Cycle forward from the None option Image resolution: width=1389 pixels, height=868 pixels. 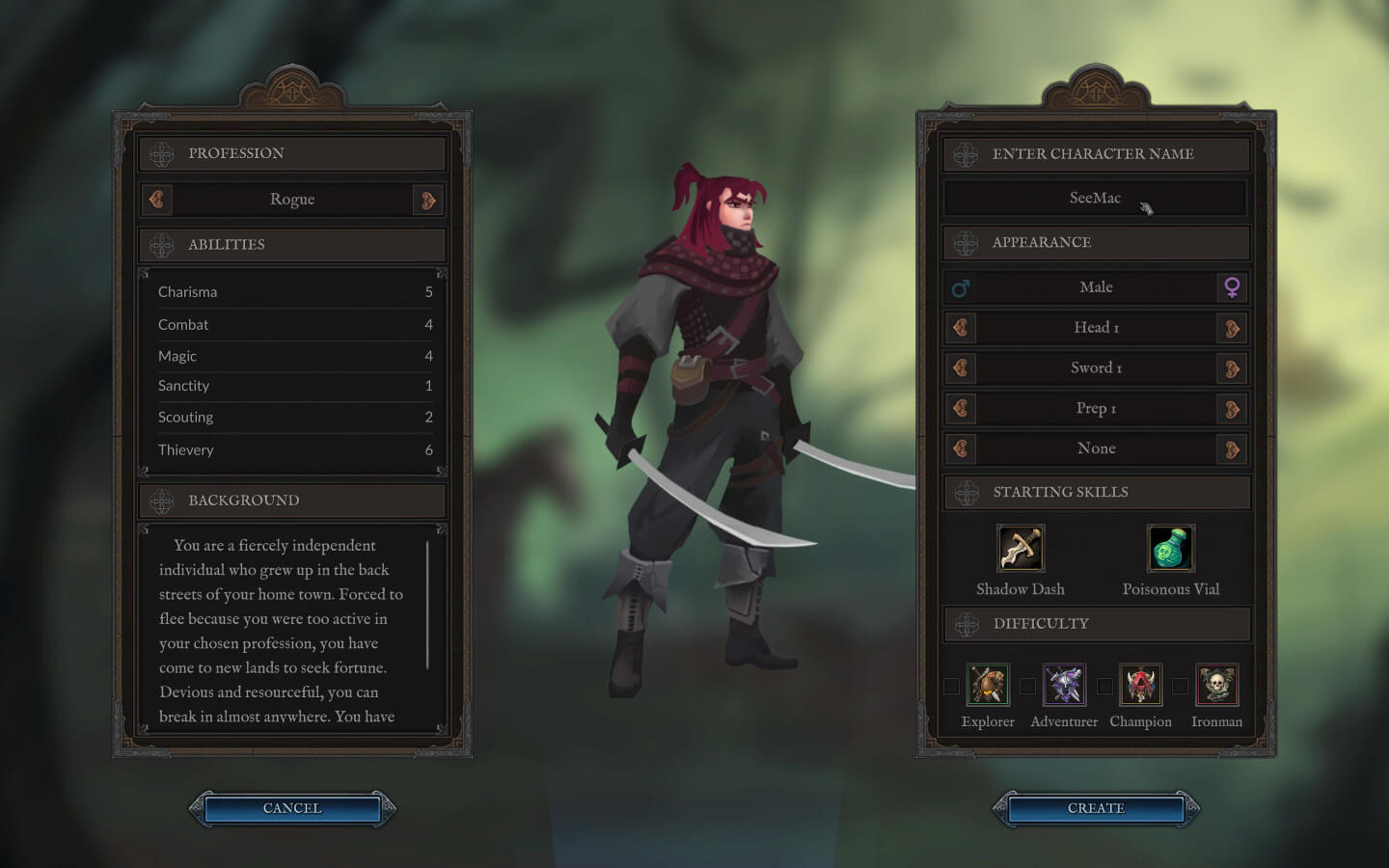pyautogui.click(x=1232, y=449)
